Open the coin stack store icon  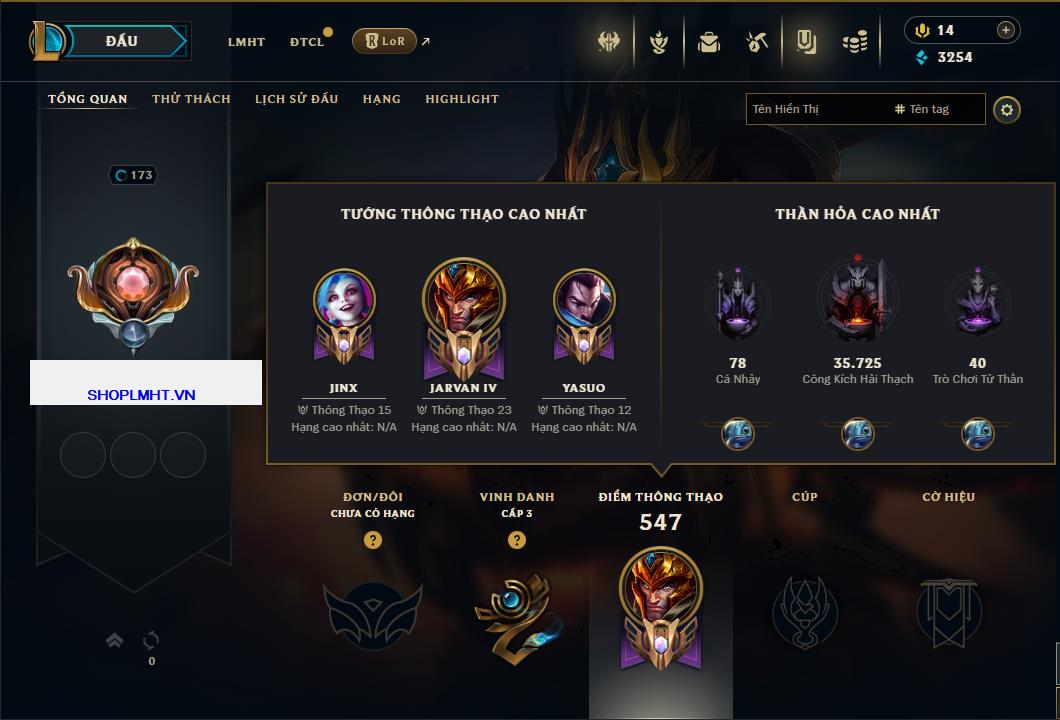[x=854, y=42]
